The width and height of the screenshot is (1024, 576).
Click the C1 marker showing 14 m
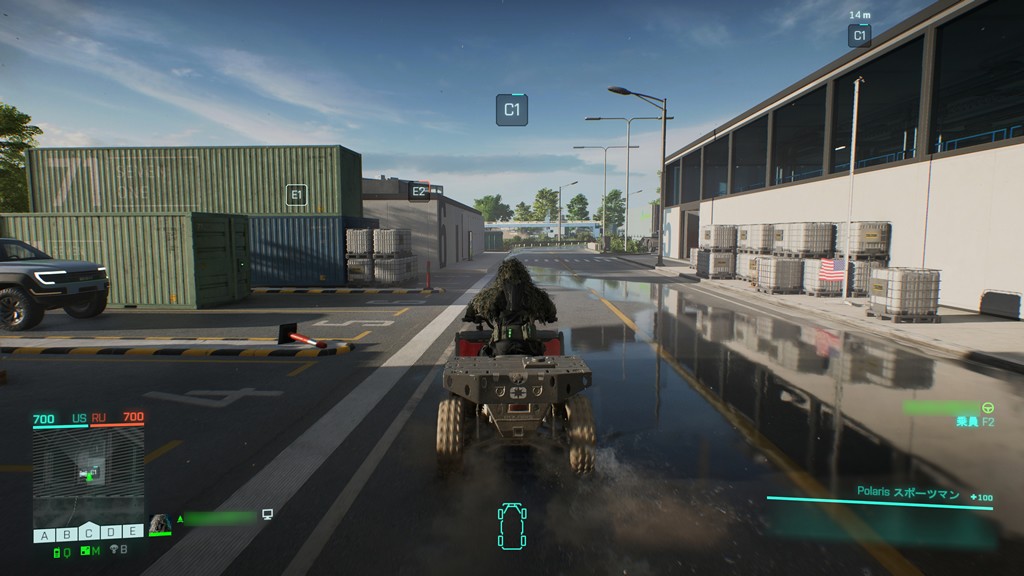point(859,36)
